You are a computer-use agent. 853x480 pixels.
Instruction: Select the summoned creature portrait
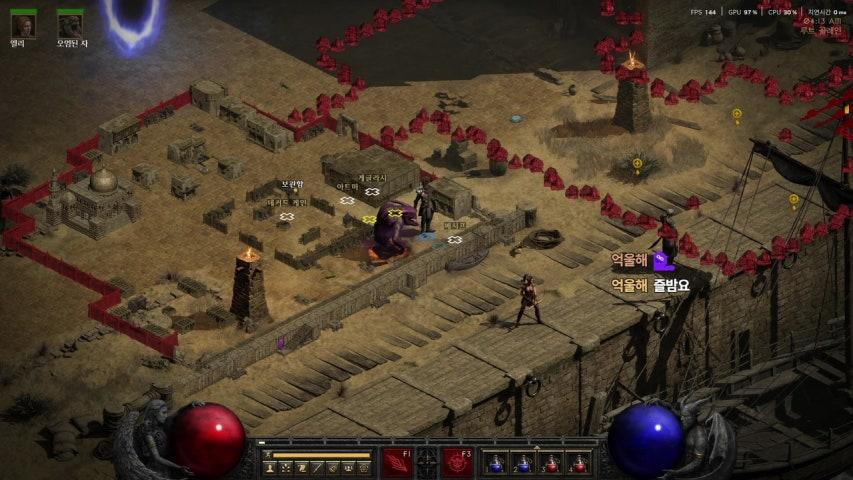[70, 25]
